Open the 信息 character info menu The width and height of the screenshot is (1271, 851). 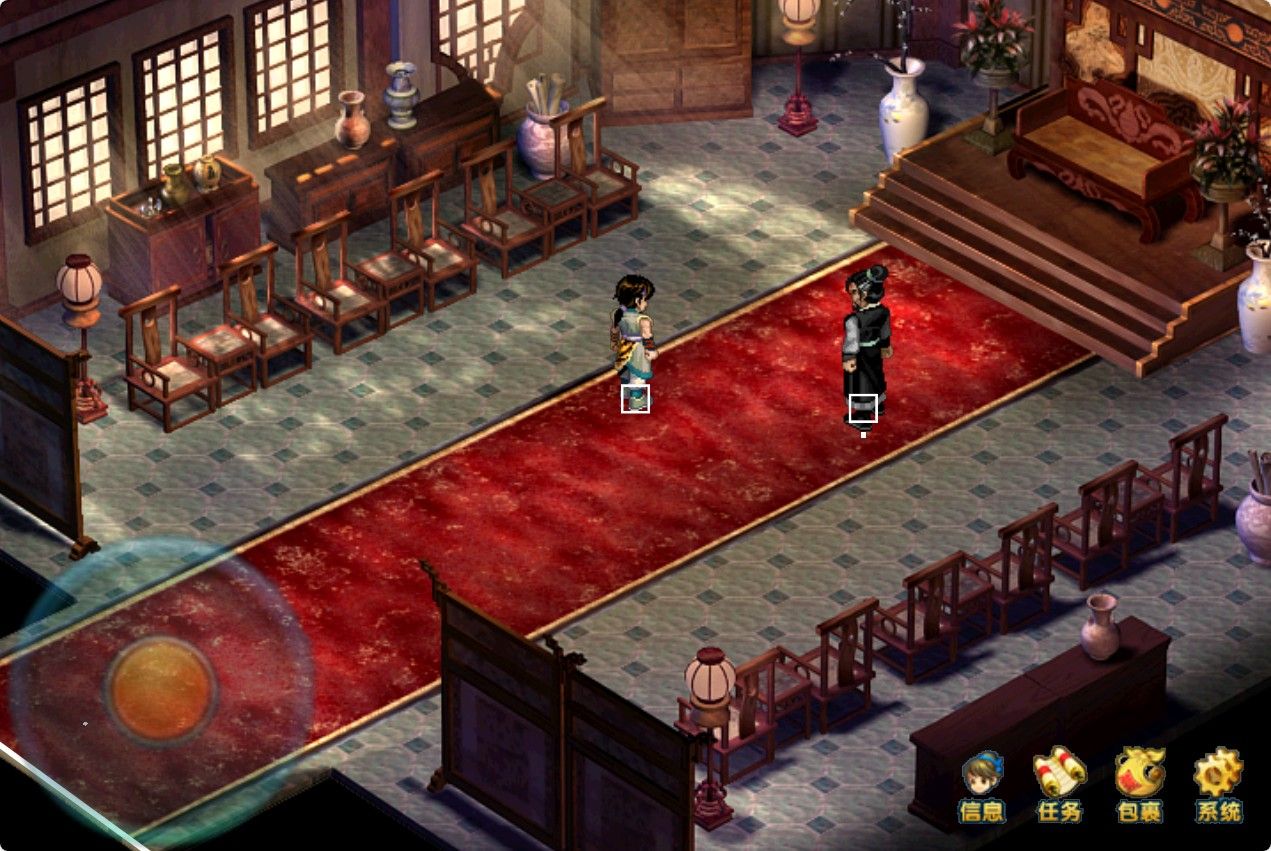[981, 783]
